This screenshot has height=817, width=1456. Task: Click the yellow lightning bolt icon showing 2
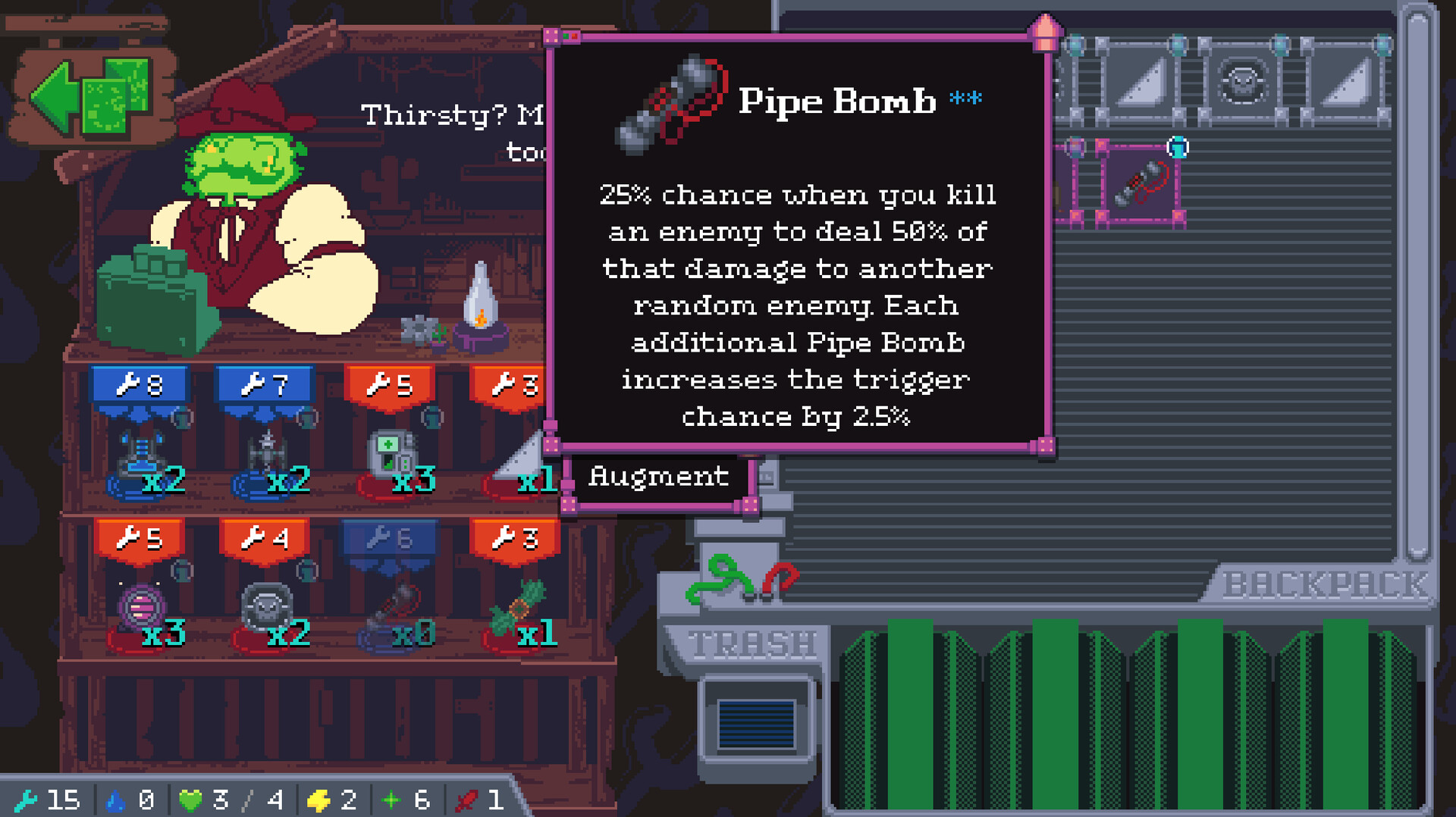pyautogui.click(x=320, y=798)
